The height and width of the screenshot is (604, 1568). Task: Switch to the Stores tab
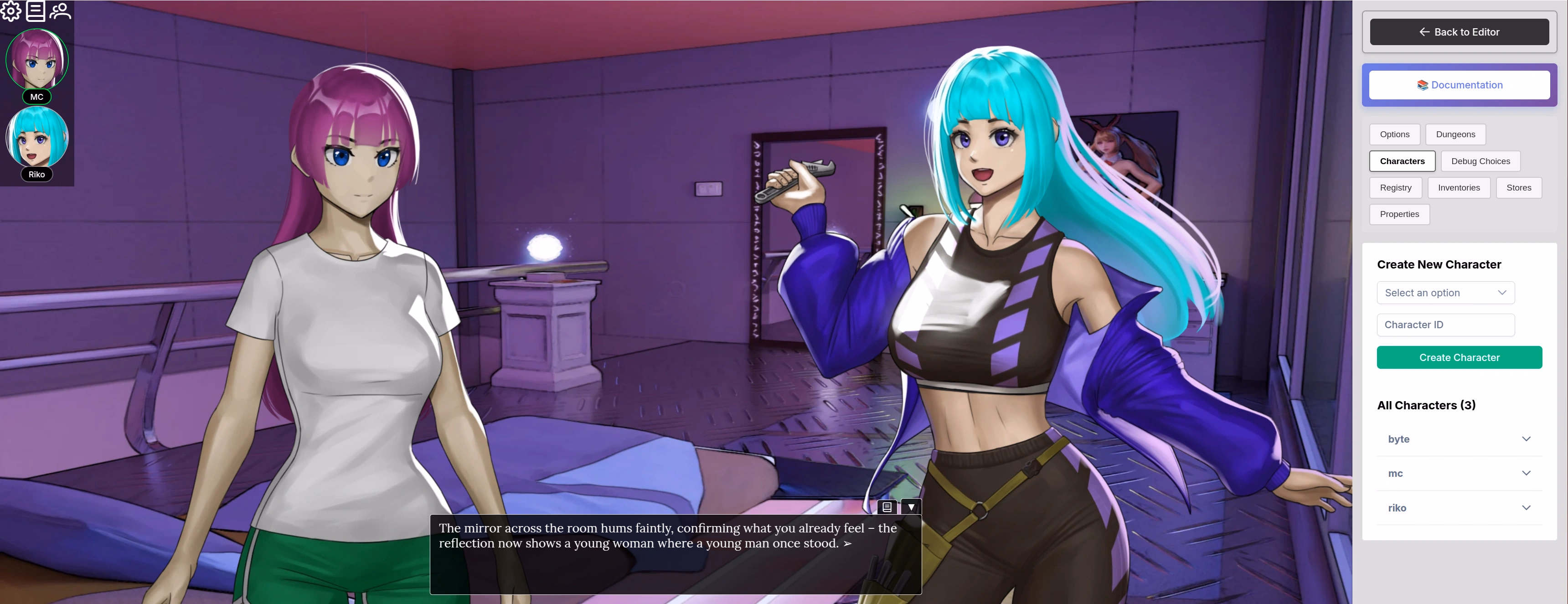(1518, 187)
